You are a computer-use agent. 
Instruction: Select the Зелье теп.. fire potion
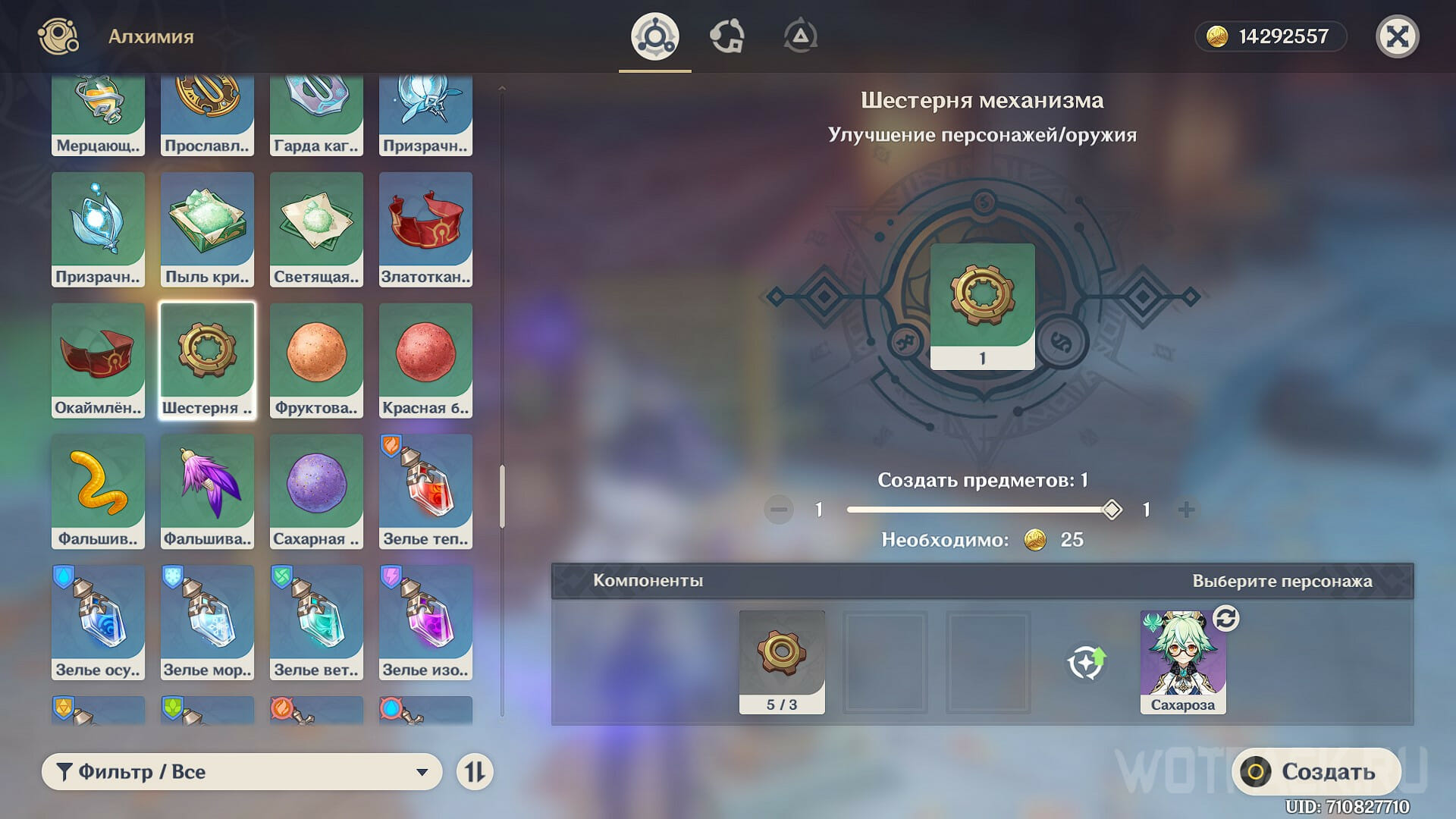click(x=425, y=491)
